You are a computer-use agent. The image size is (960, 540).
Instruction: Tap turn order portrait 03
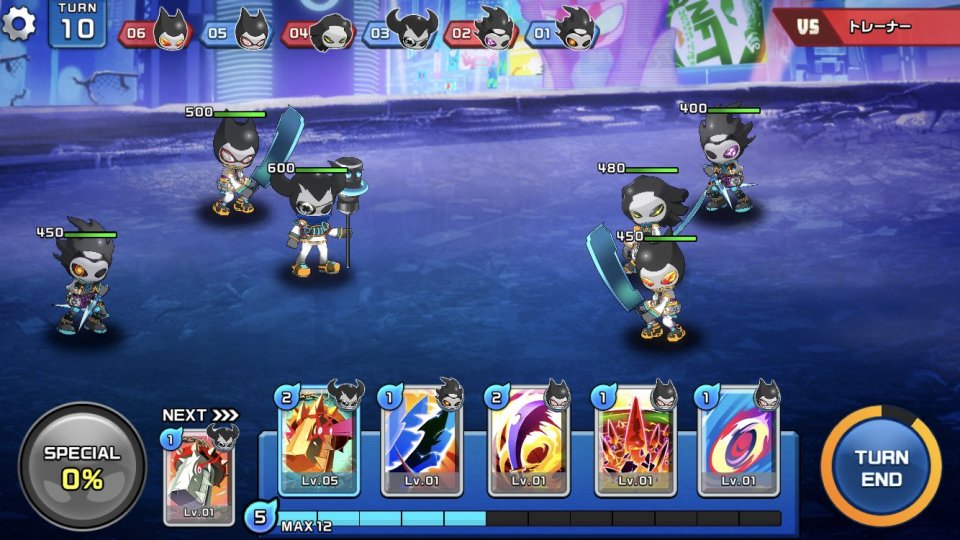tap(400, 32)
